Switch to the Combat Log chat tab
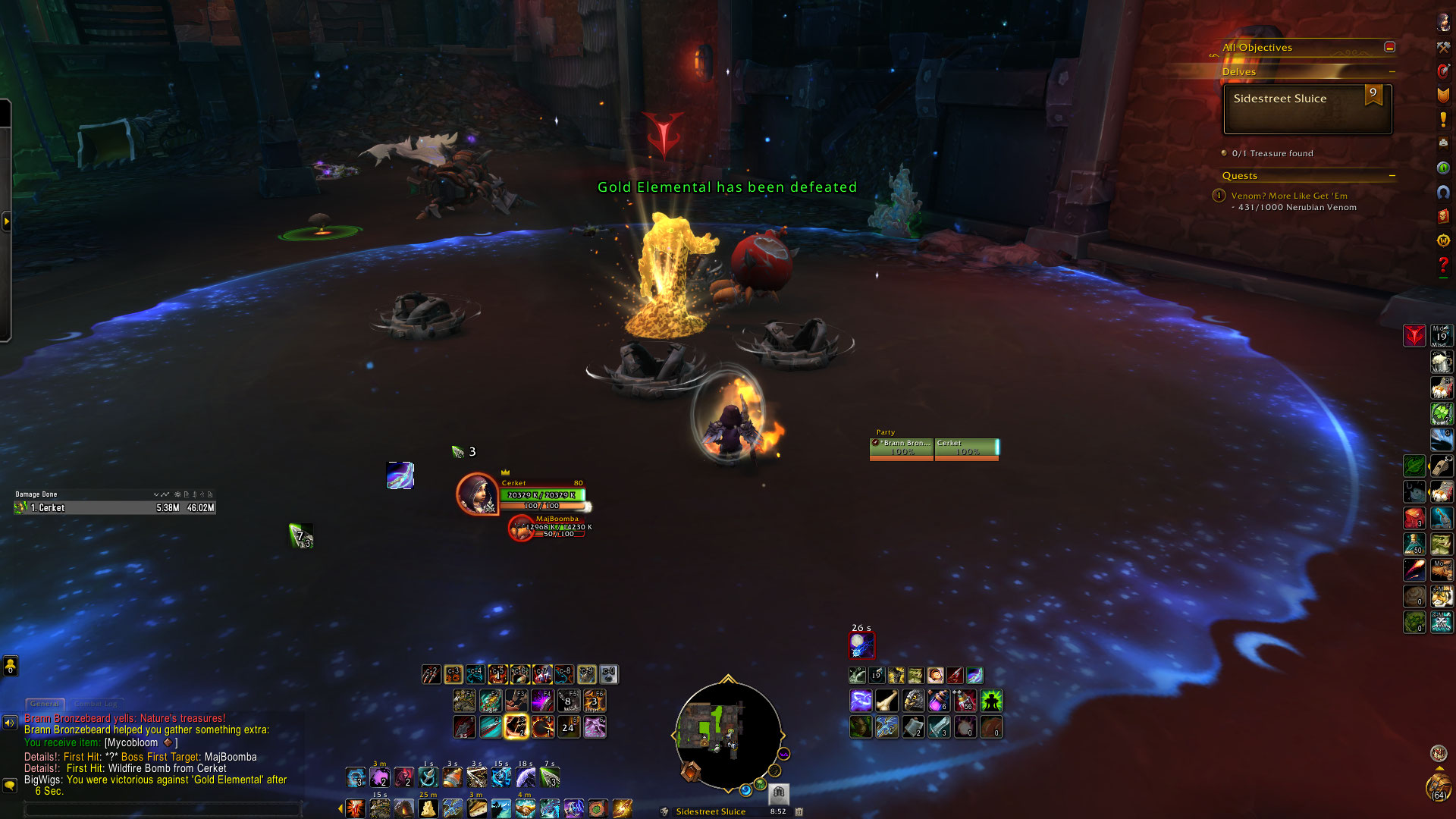The width and height of the screenshot is (1456, 819). point(96,704)
